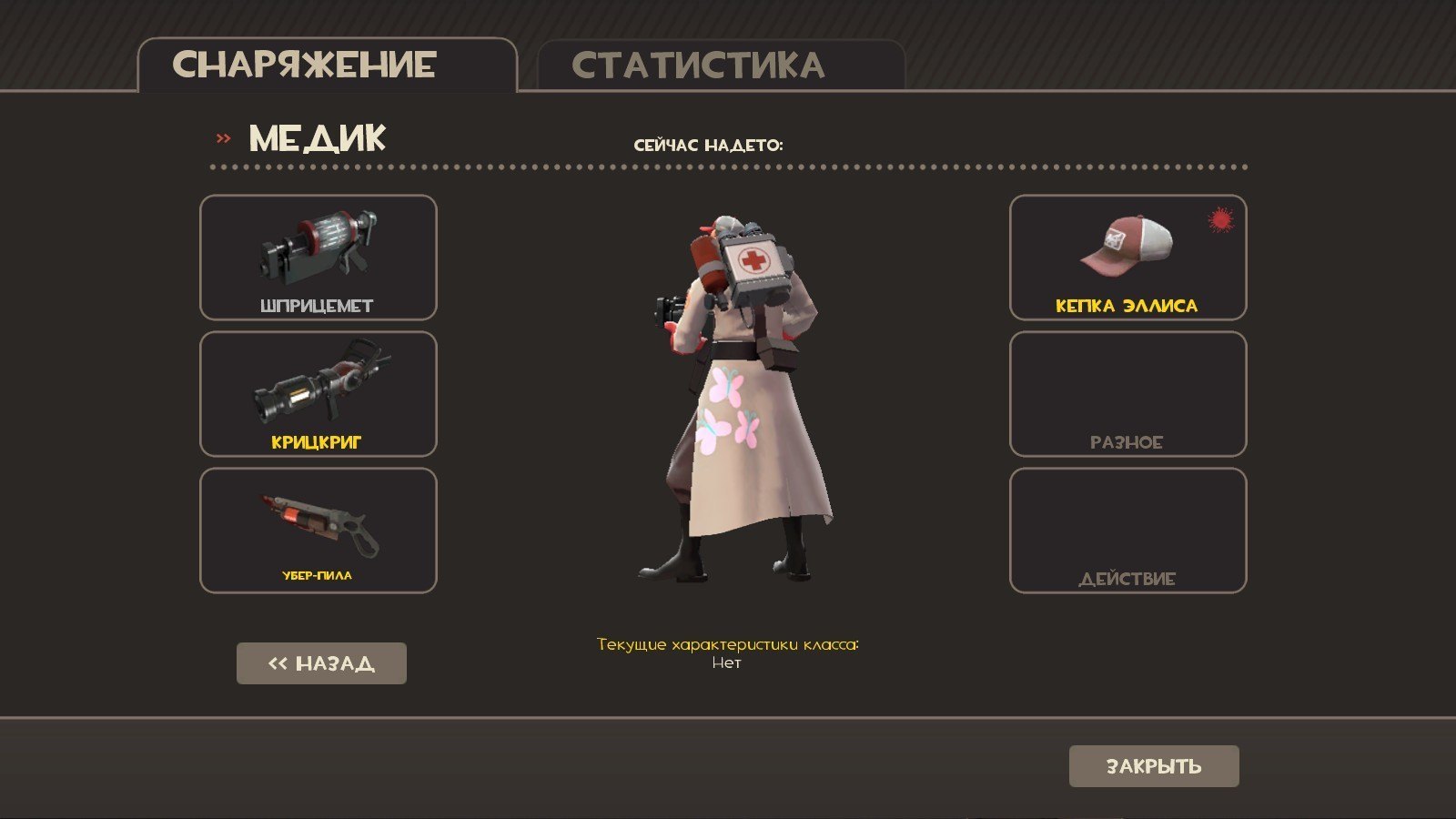Select the Убер-пила melee slot
Viewport: 1456px width, 819px height.
tap(318, 531)
